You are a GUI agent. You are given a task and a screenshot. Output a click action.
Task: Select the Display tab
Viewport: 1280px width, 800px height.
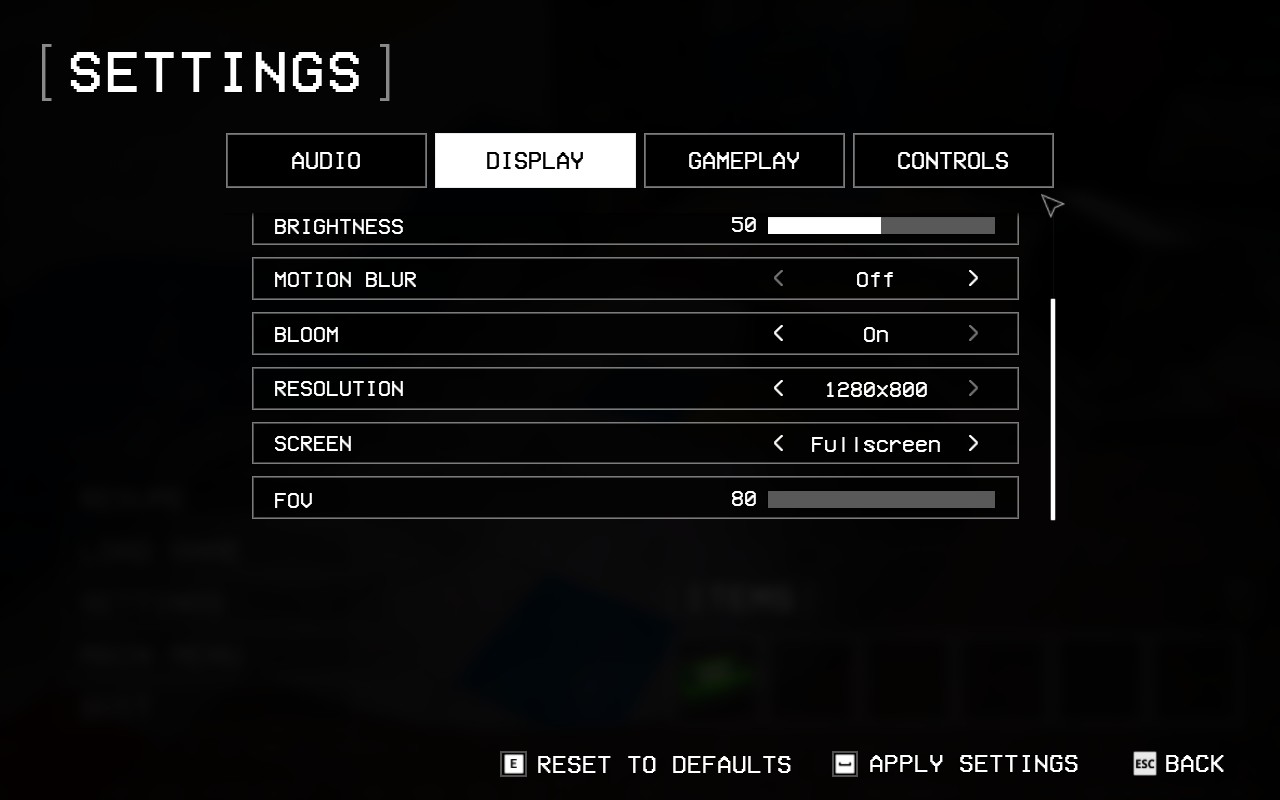click(x=535, y=161)
